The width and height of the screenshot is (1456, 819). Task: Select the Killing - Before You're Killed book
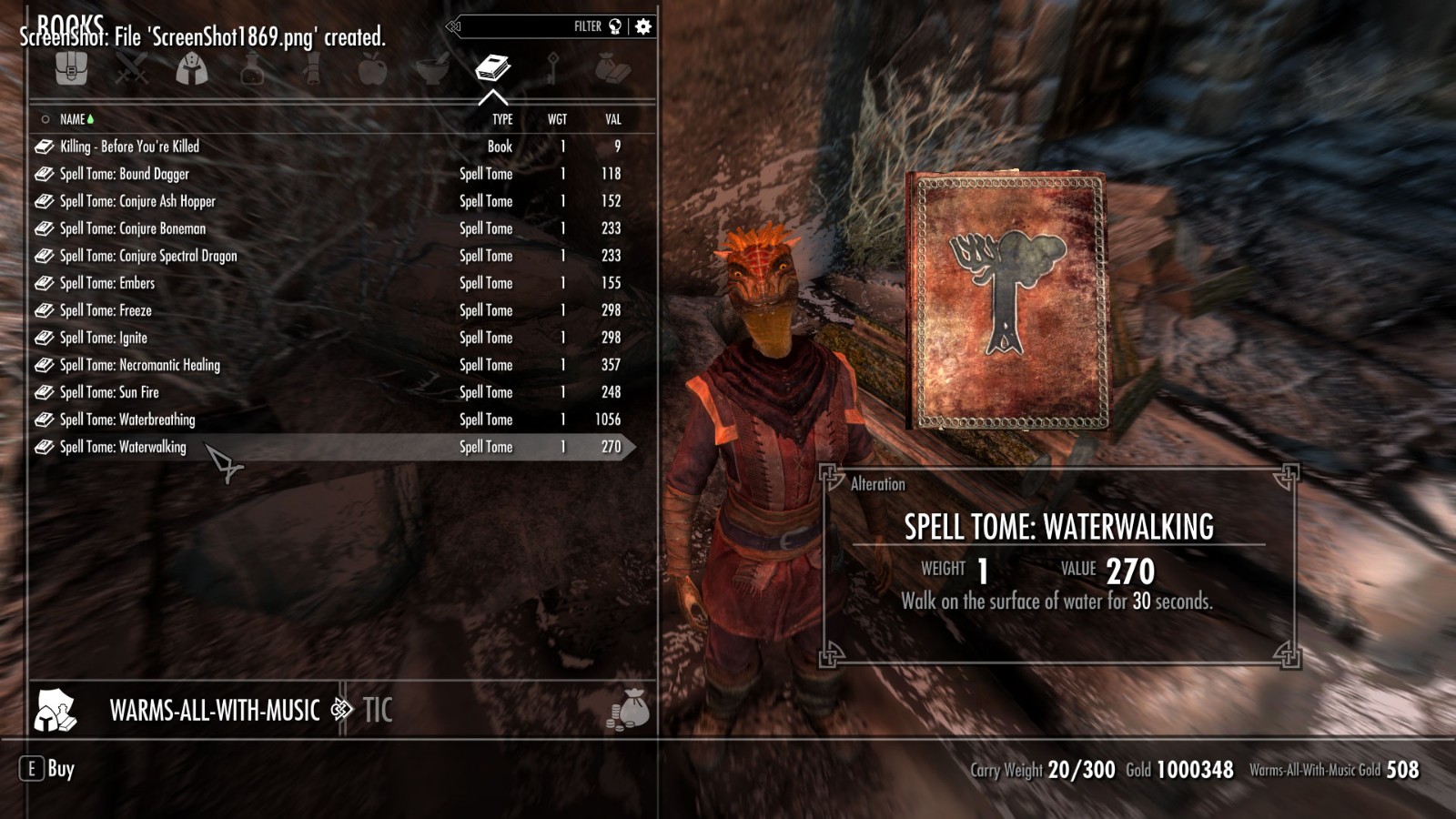[x=129, y=147]
